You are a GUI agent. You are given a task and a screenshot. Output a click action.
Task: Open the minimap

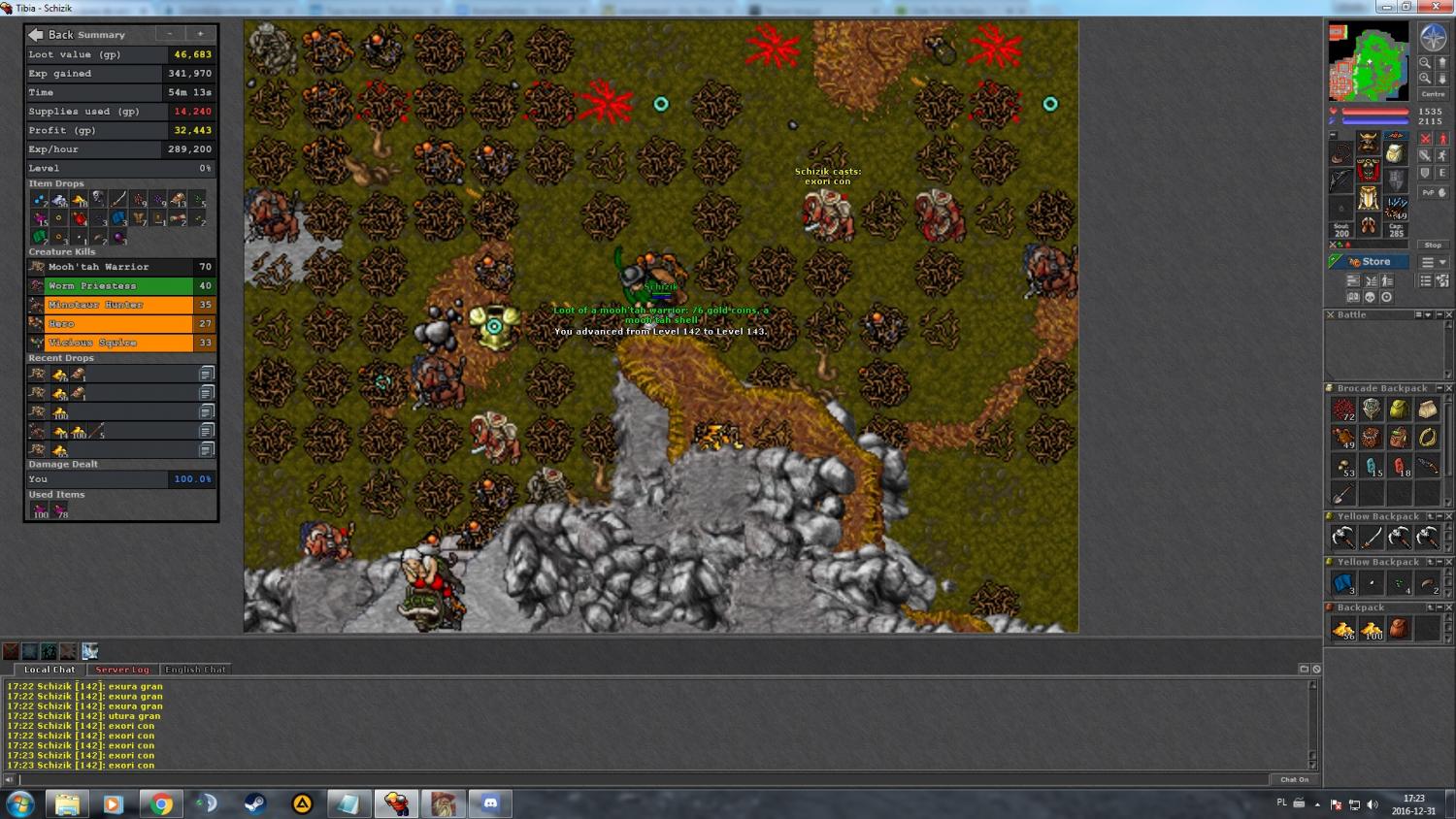click(x=1368, y=62)
